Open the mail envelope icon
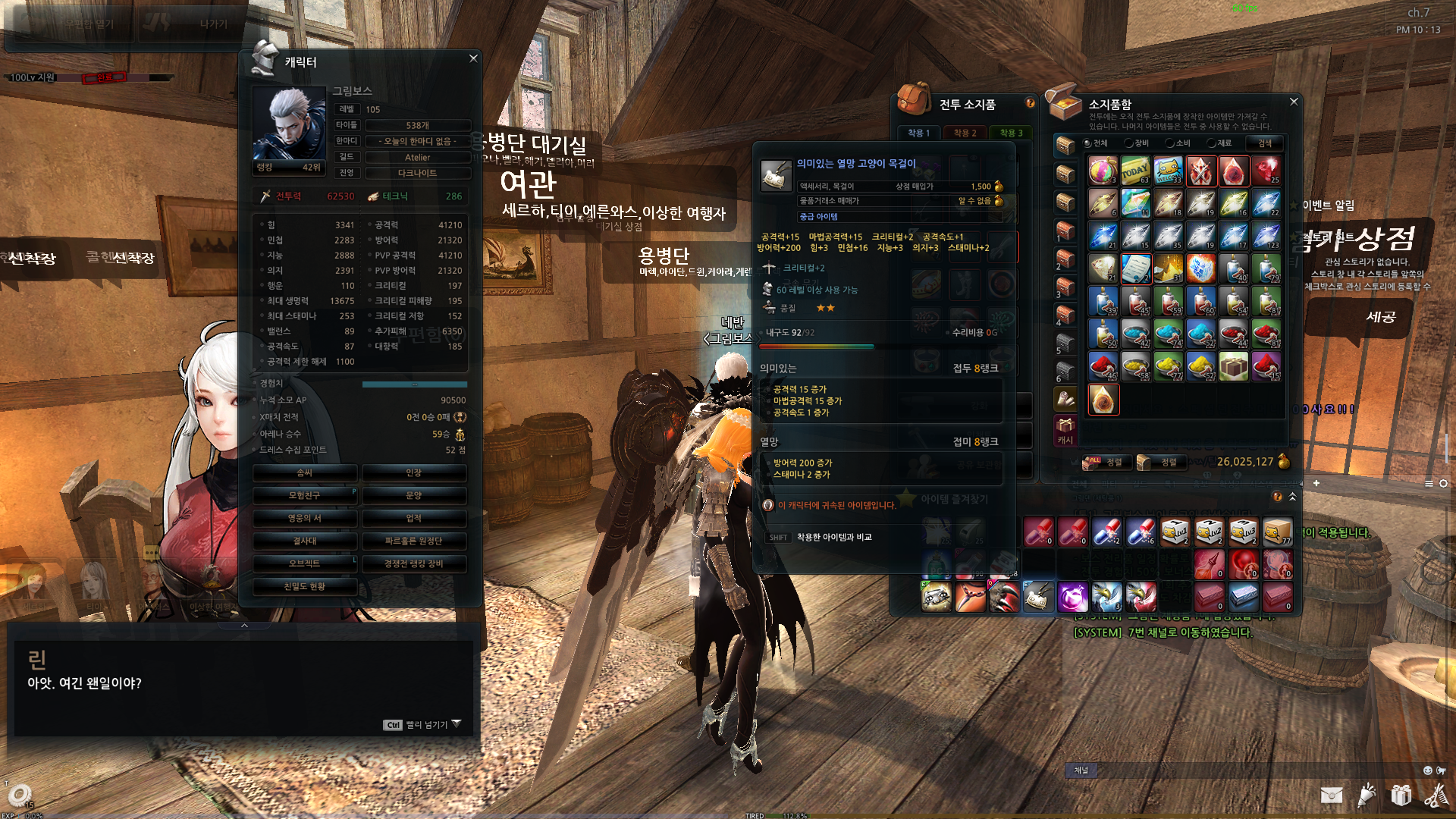1456x819 pixels. point(1331,795)
